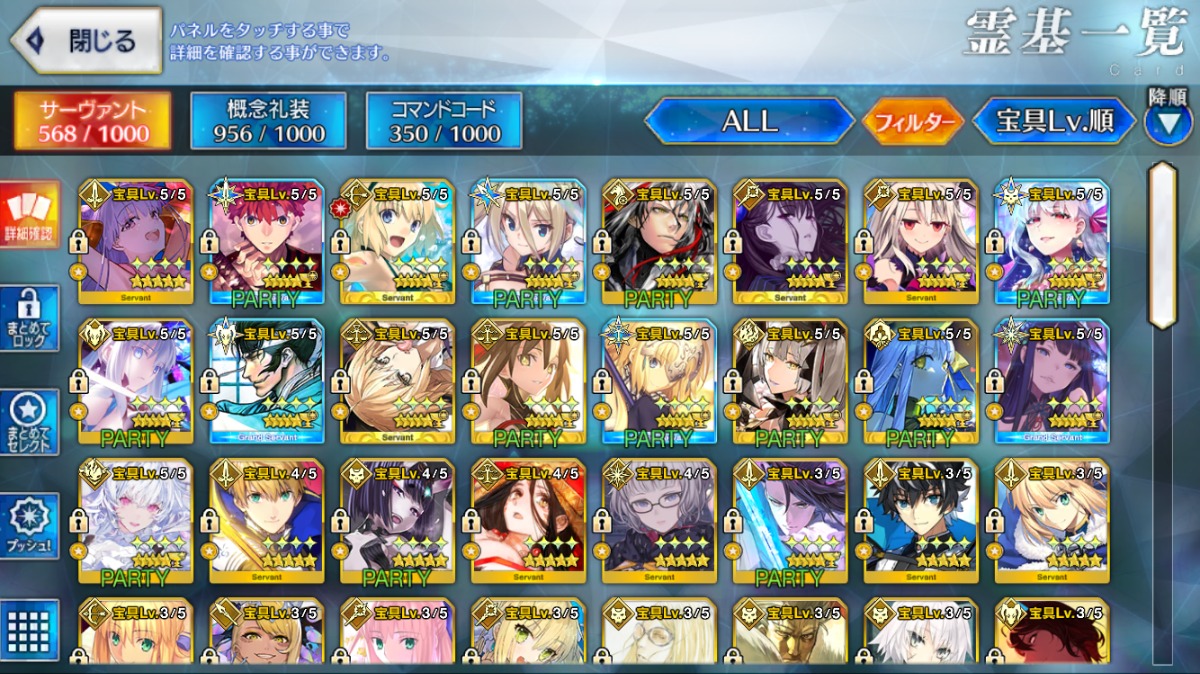This screenshot has width=1200, height=674.
Task: Select the ALL class filter
Action: pyautogui.click(x=748, y=121)
